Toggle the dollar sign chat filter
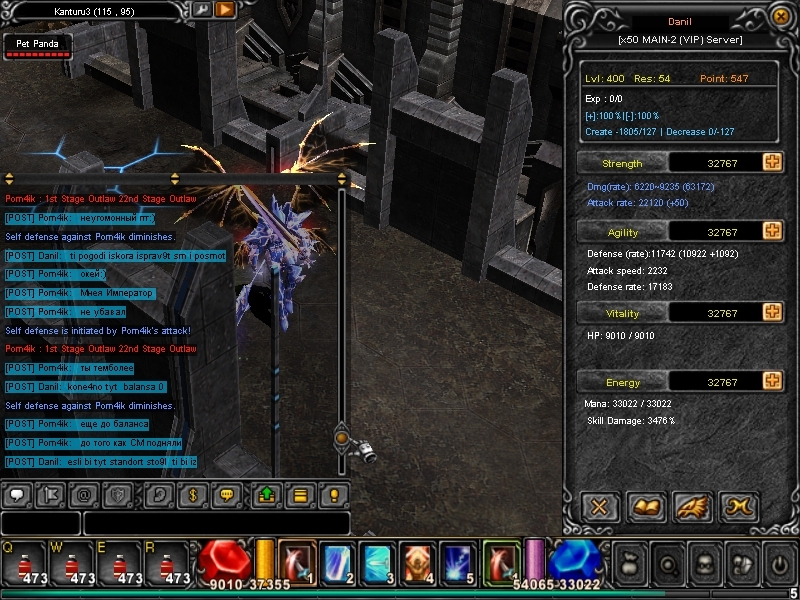 pos(192,494)
